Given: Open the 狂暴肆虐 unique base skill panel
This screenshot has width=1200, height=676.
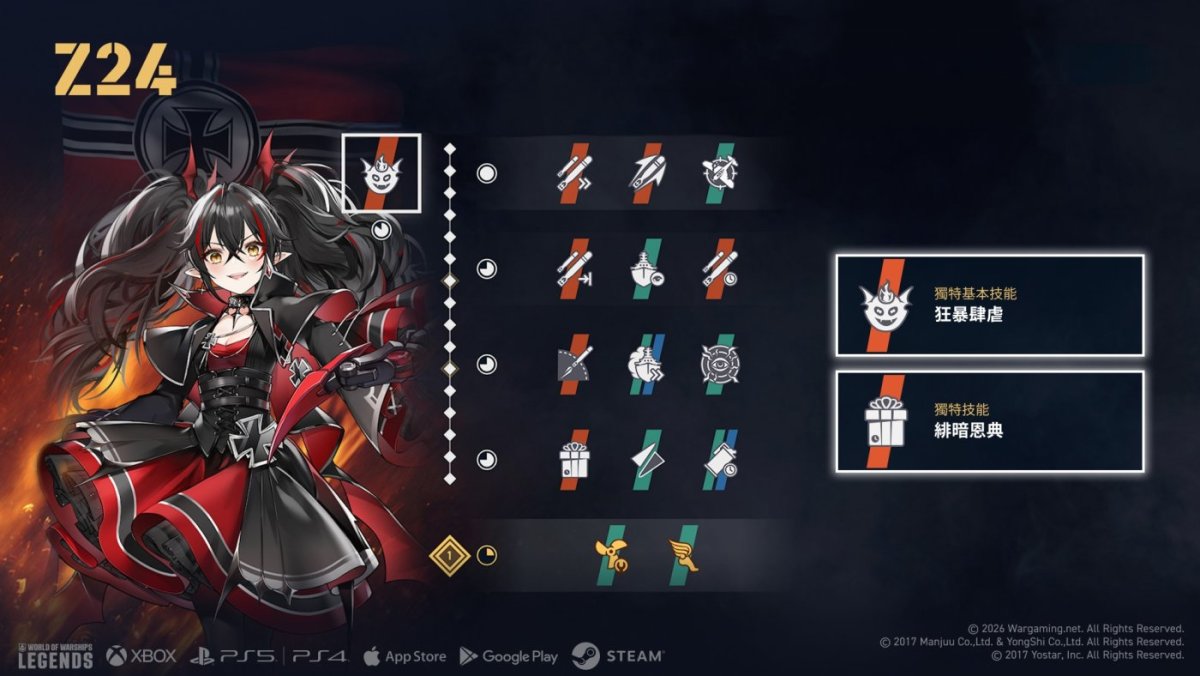Looking at the screenshot, I should click(989, 305).
